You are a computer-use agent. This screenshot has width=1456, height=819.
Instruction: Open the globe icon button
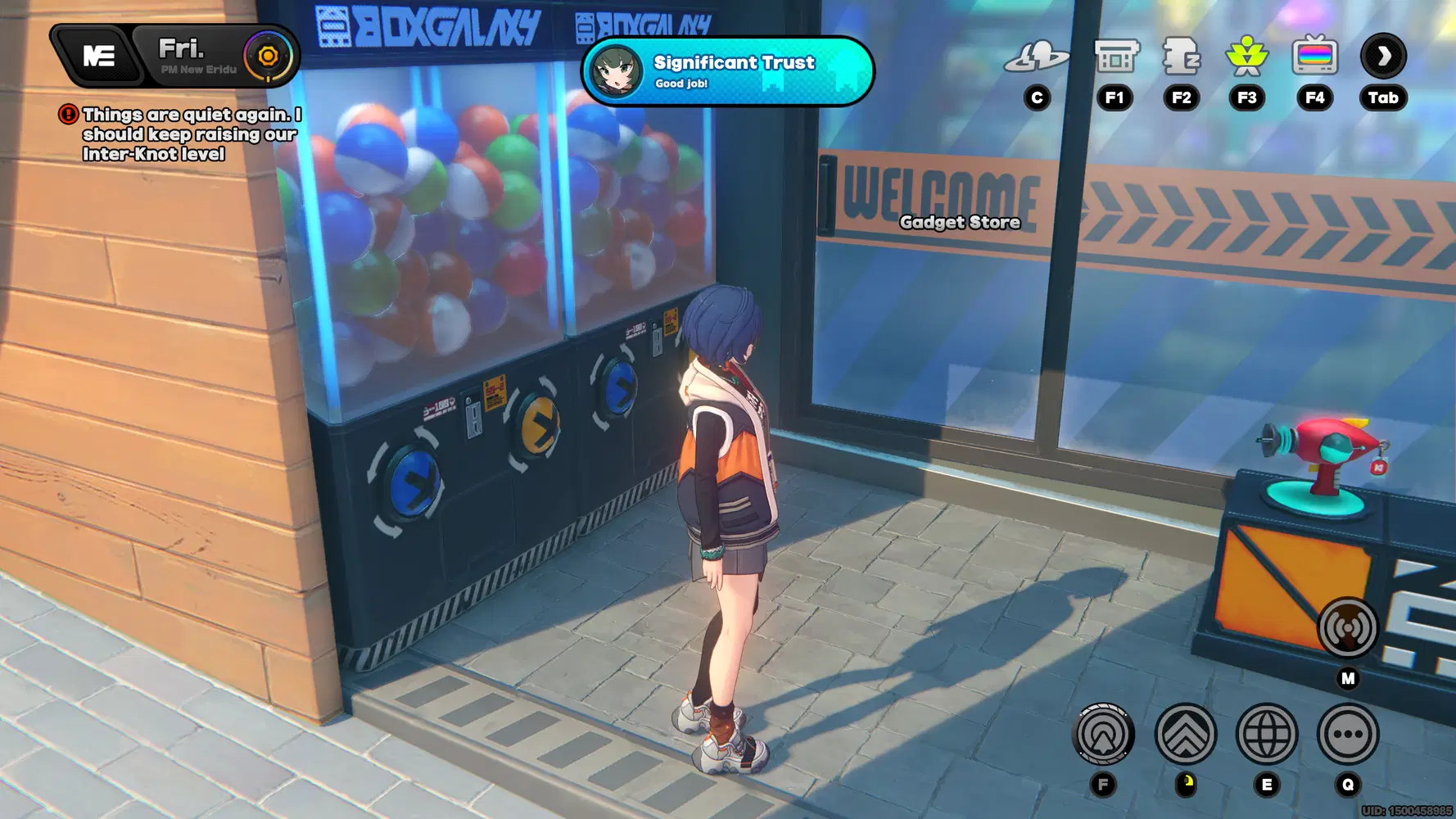pos(1266,734)
